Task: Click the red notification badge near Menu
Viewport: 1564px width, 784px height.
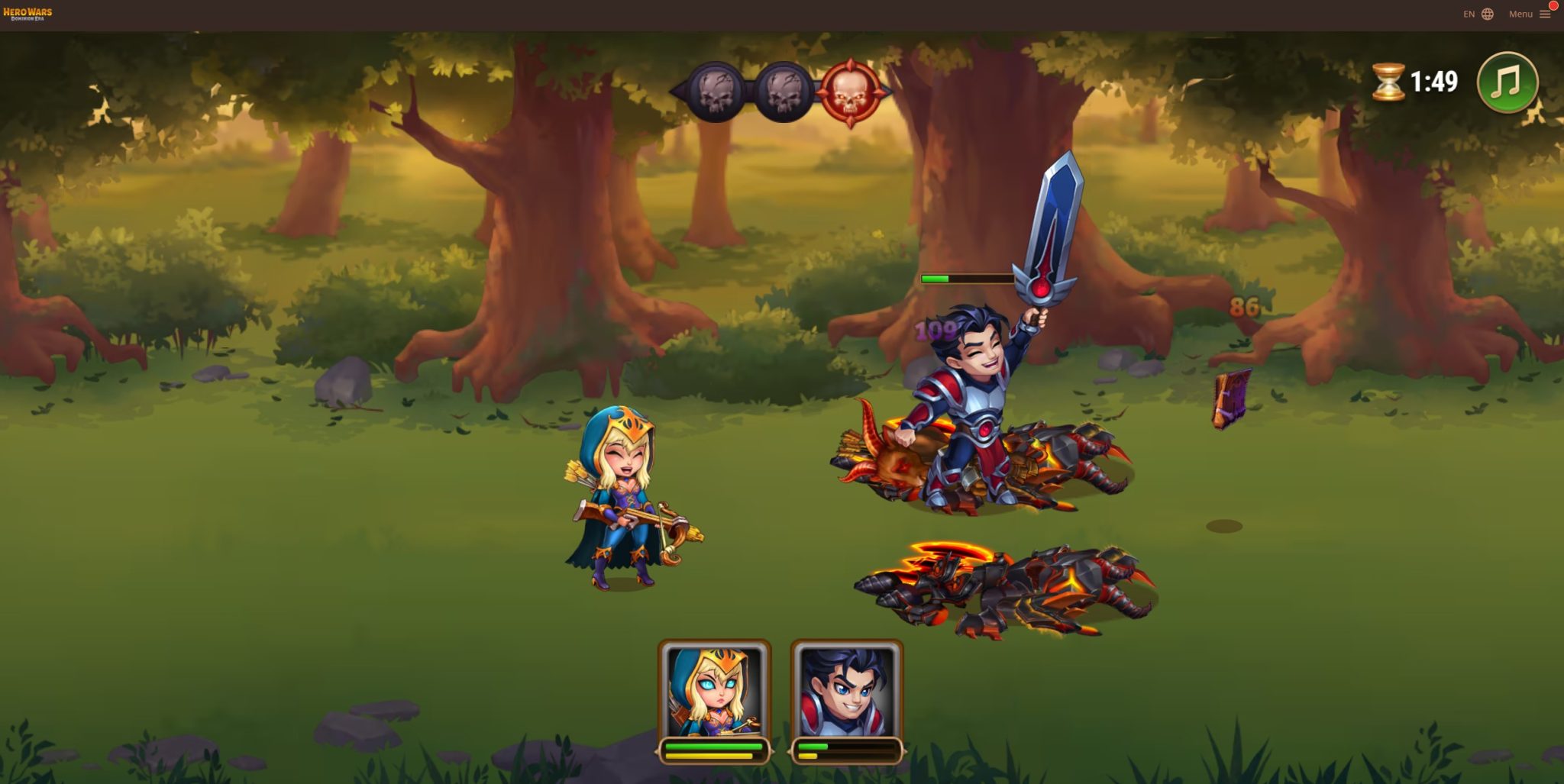Action: coord(1556,5)
